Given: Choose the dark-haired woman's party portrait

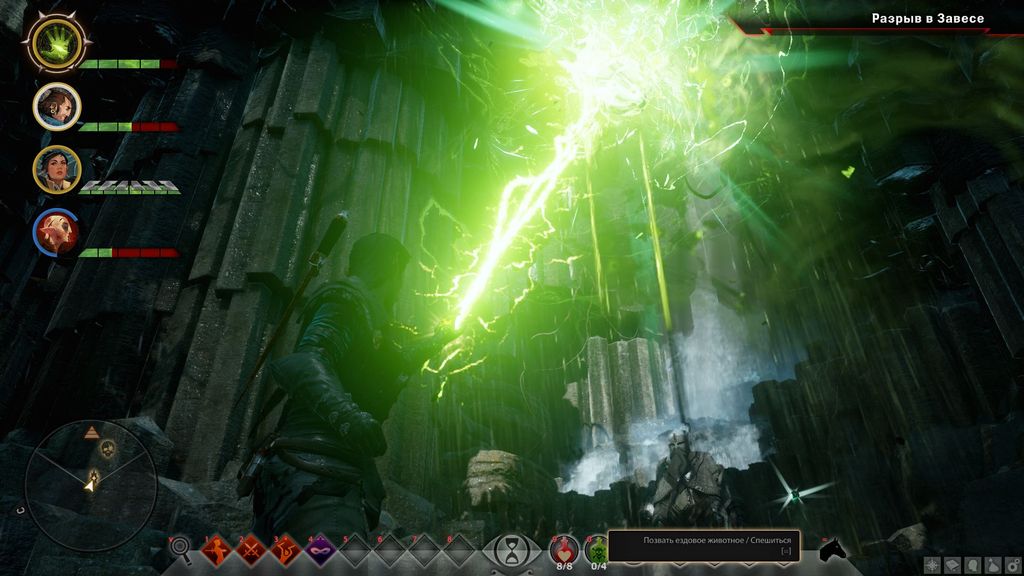Looking at the screenshot, I should [x=56, y=169].
